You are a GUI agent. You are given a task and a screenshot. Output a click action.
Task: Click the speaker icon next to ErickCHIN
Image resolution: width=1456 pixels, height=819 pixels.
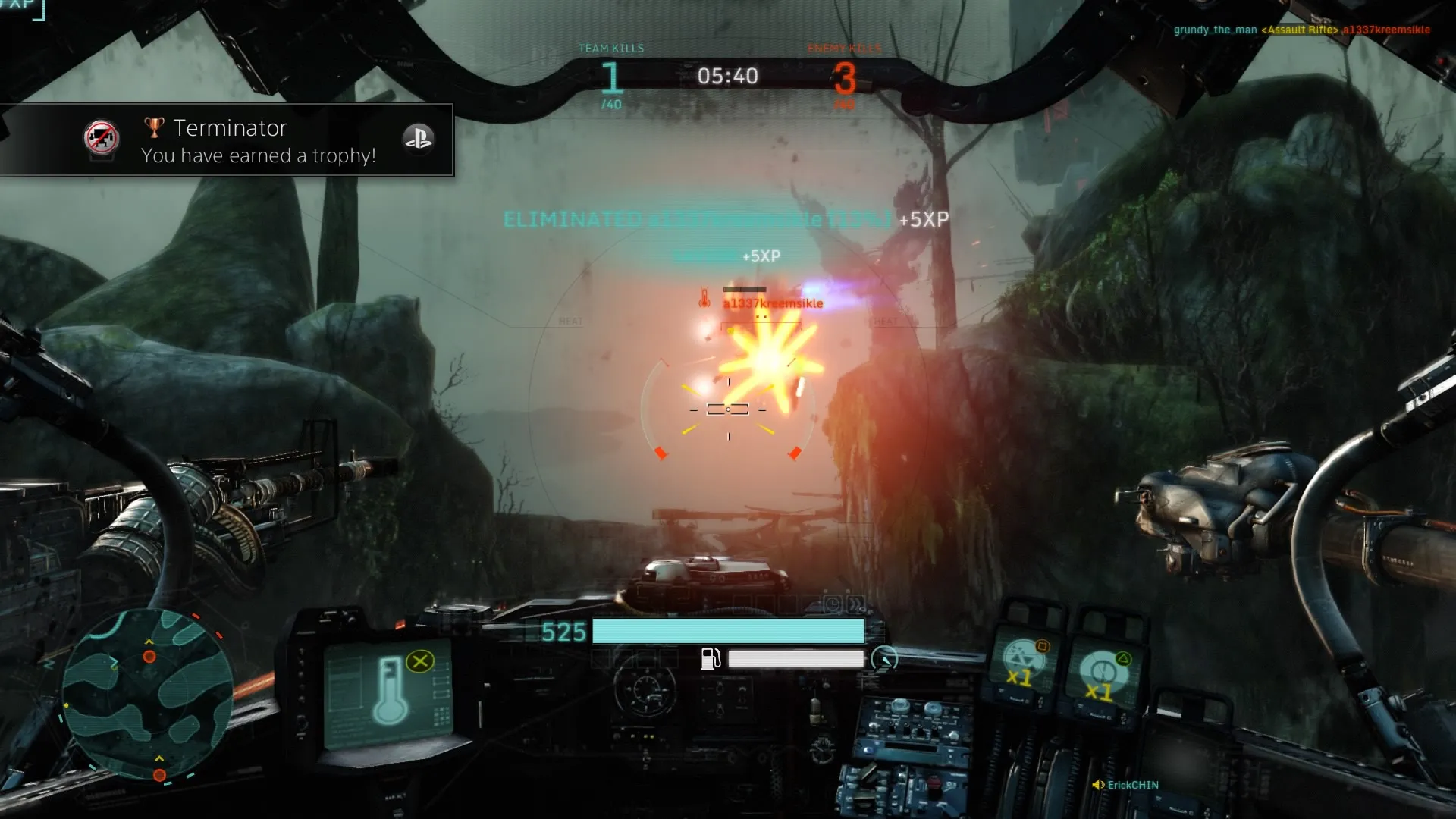tap(1100, 785)
